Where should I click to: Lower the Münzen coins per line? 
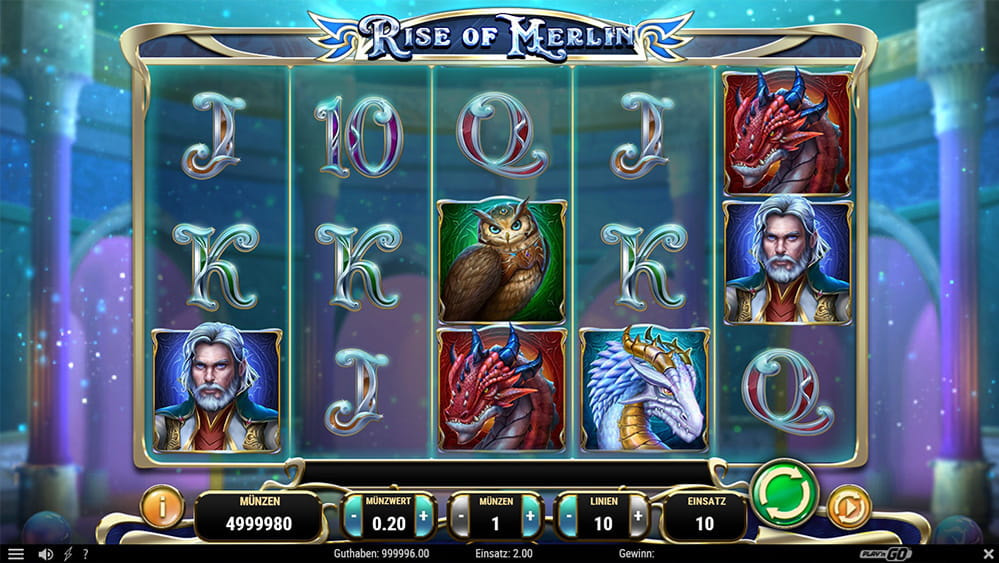pos(461,517)
